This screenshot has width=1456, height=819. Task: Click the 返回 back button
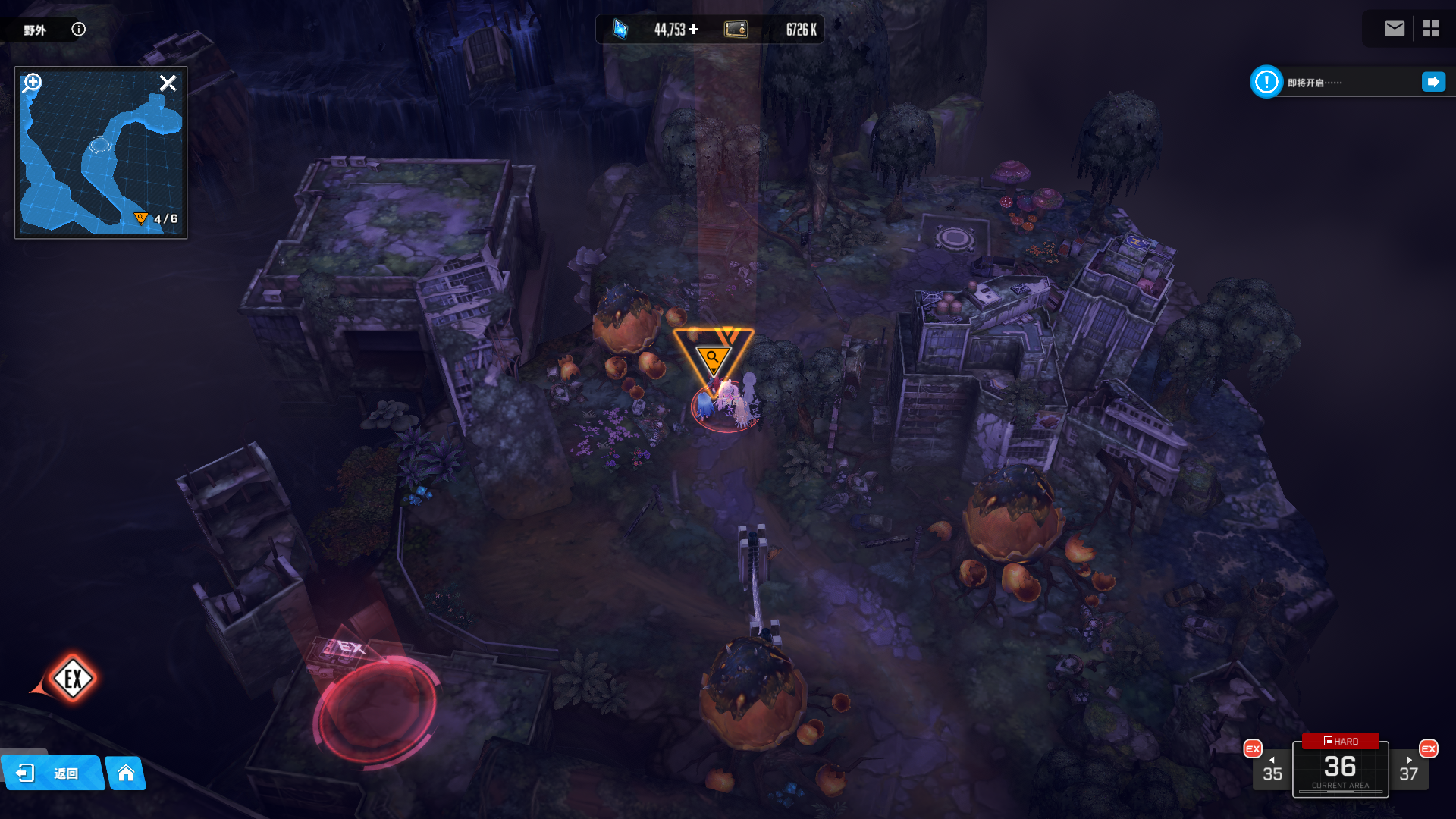52,773
